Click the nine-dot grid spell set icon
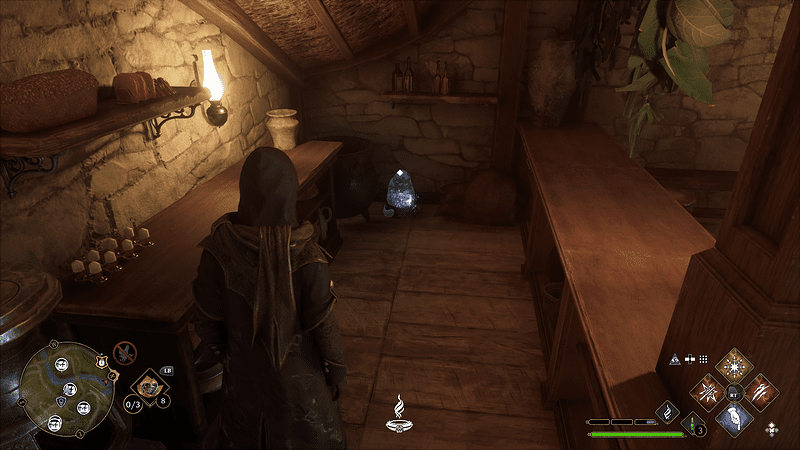This screenshot has height=450, width=800. [703, 358]
